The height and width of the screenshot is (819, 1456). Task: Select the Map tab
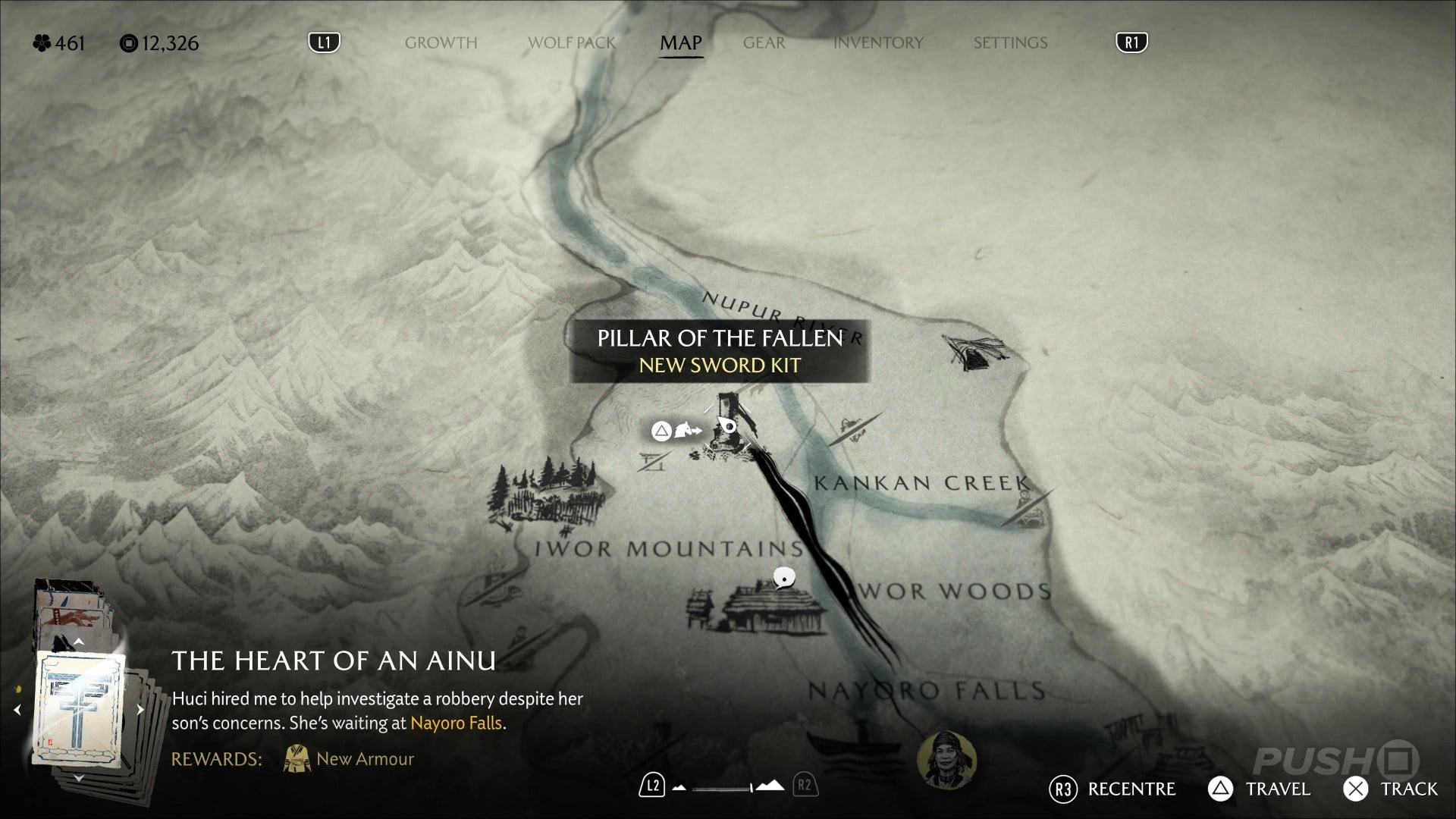pyautogui.click(x=680, y=43)
